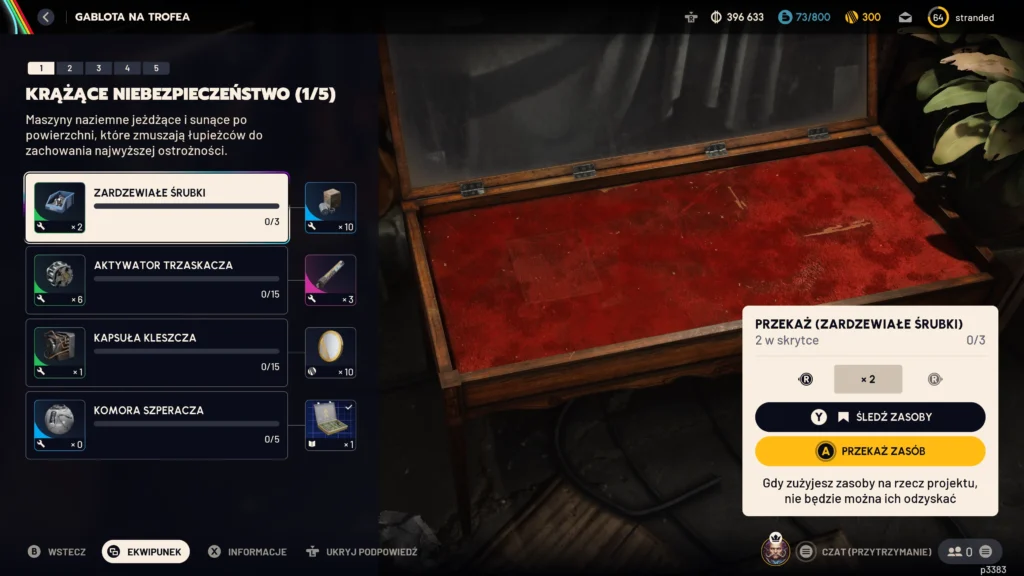The height and width of the screenshot is (576, 1024).
Task: Show item Informacje details
Action: 247,551
